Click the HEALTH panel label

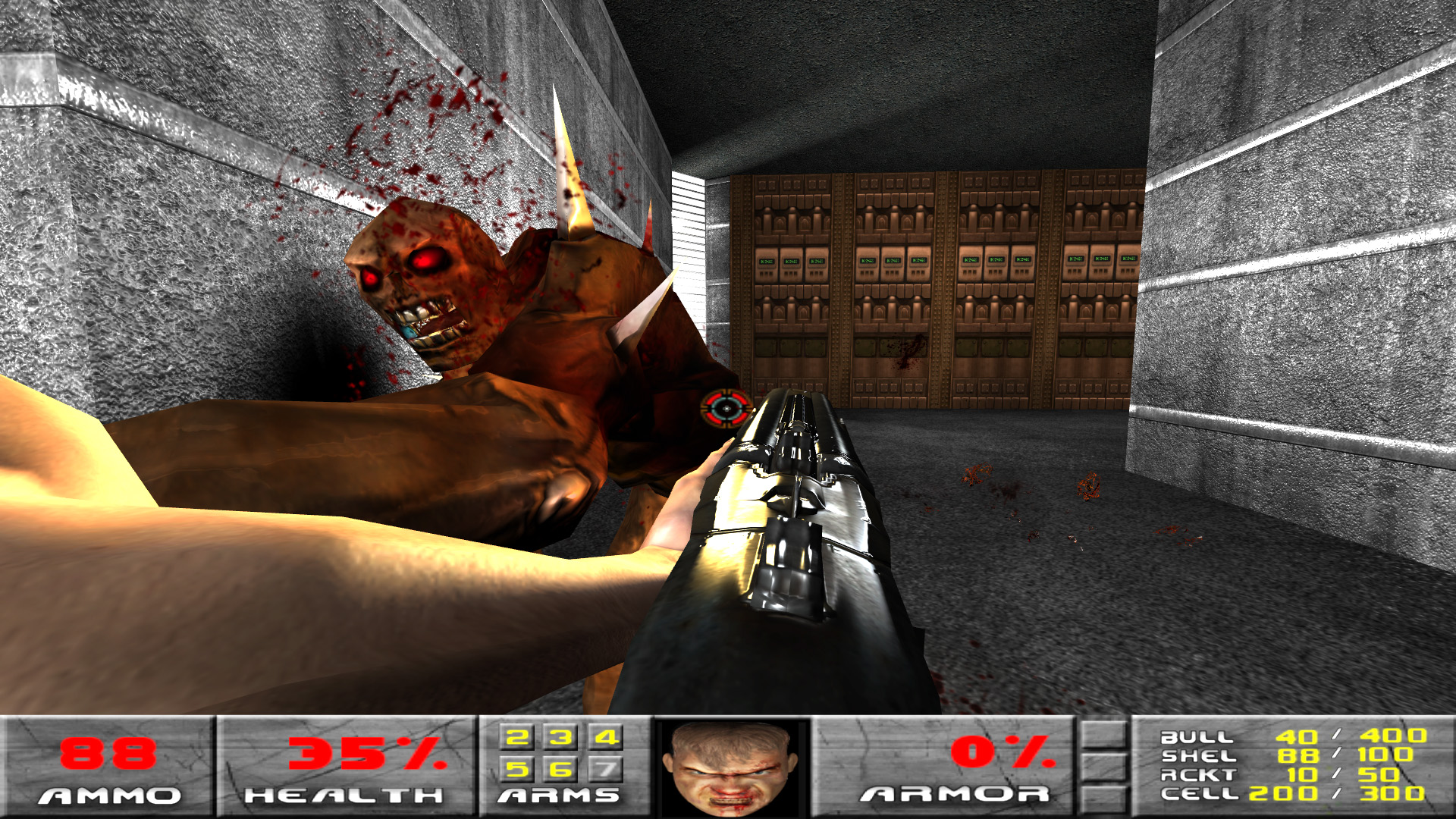point(345,796)
